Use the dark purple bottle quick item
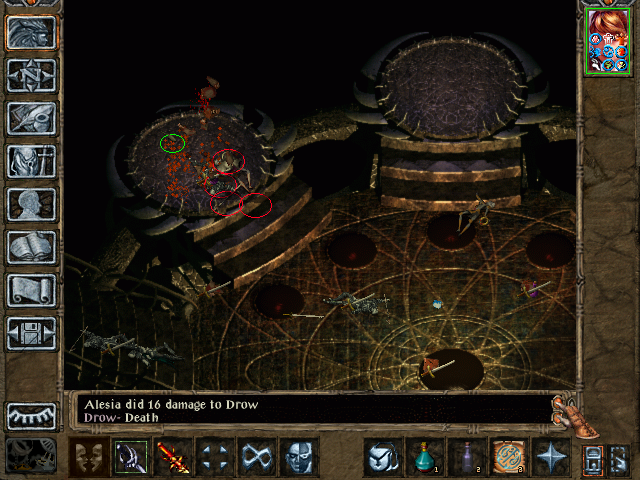 [466, 459]
